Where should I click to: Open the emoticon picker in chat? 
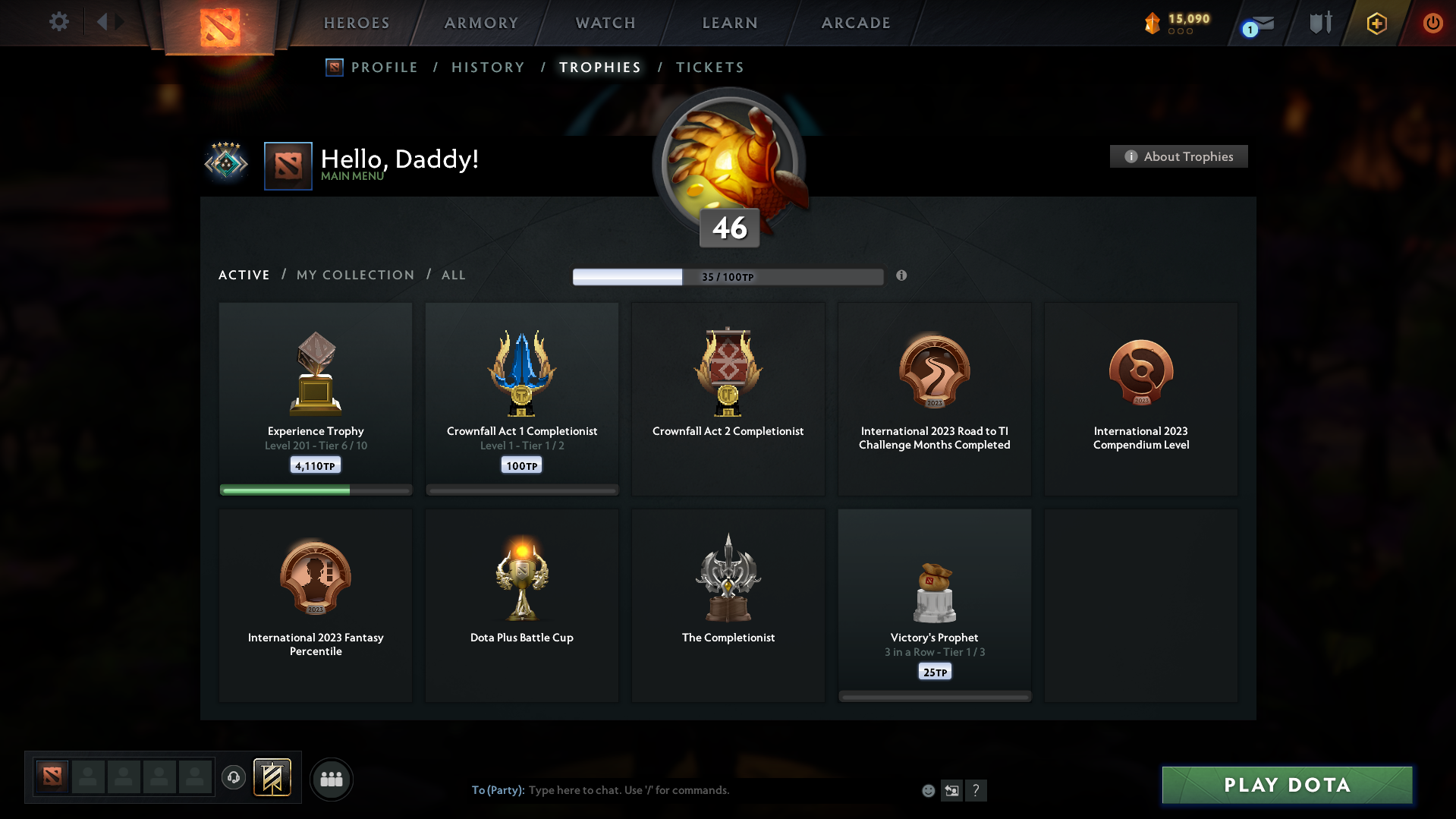pos(928,790)
